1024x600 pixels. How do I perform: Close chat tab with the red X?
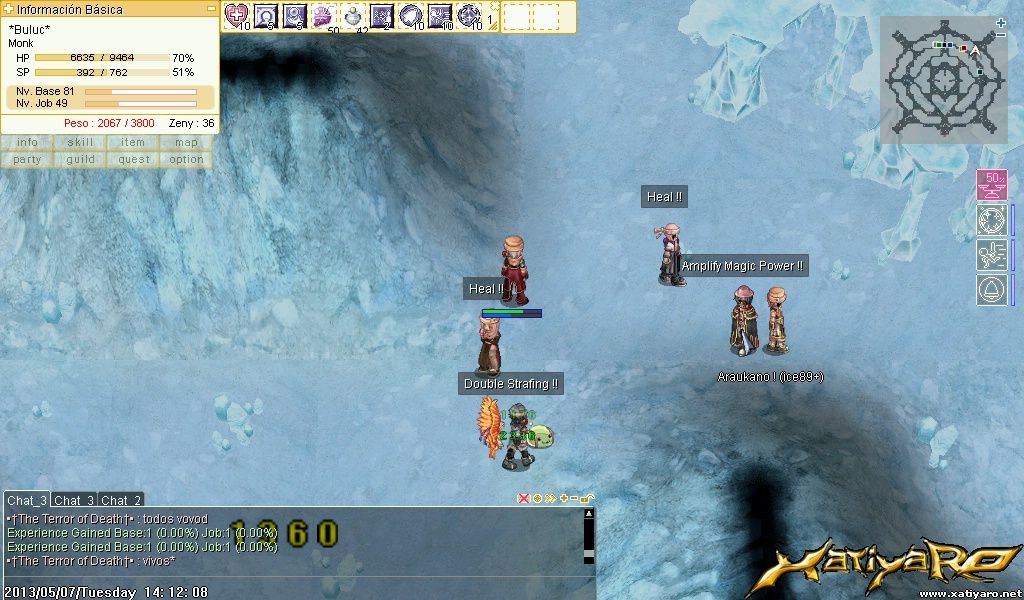523,498
